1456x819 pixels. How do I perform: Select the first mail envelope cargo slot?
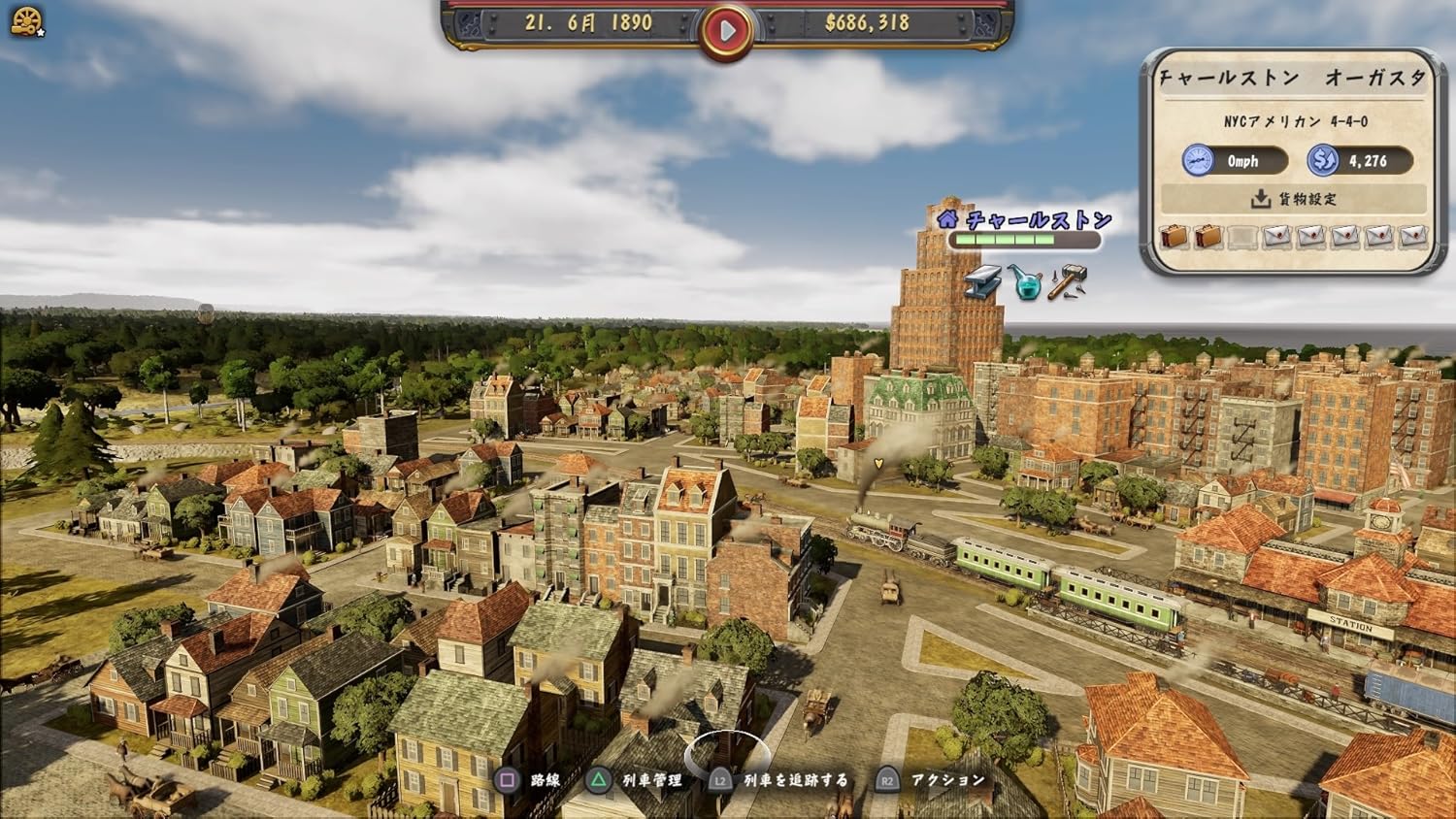coord(1277,236)
